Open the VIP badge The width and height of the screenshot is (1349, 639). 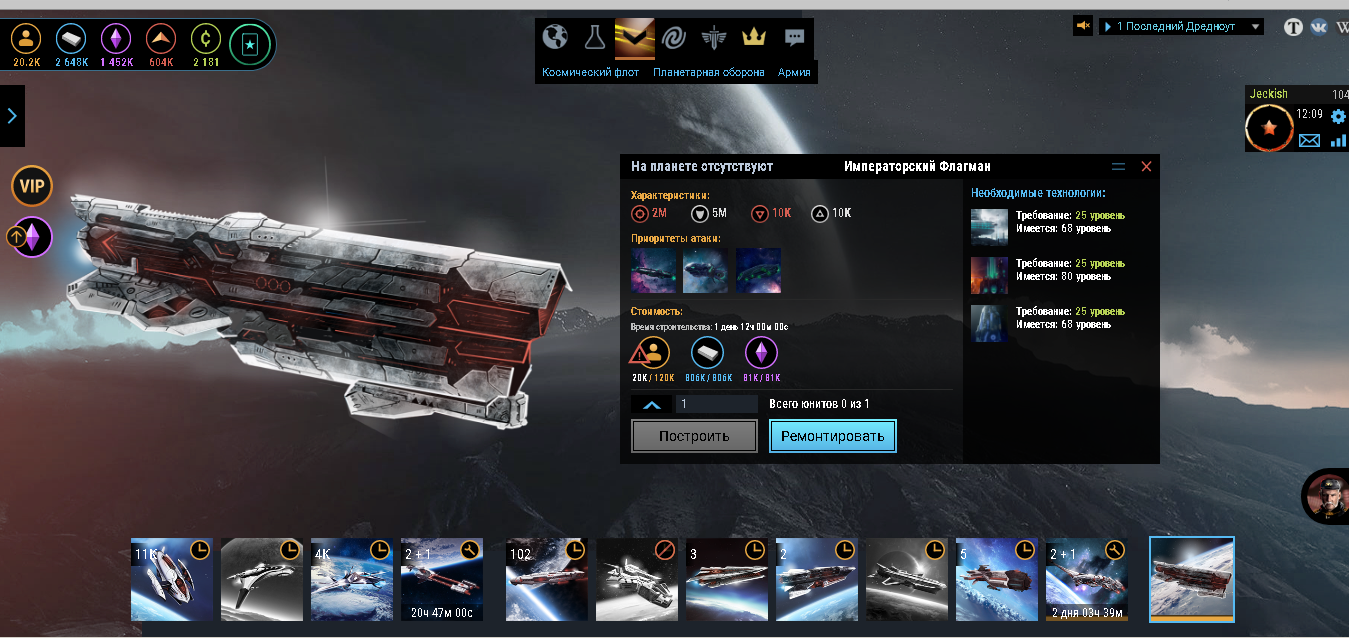point(32,186)
